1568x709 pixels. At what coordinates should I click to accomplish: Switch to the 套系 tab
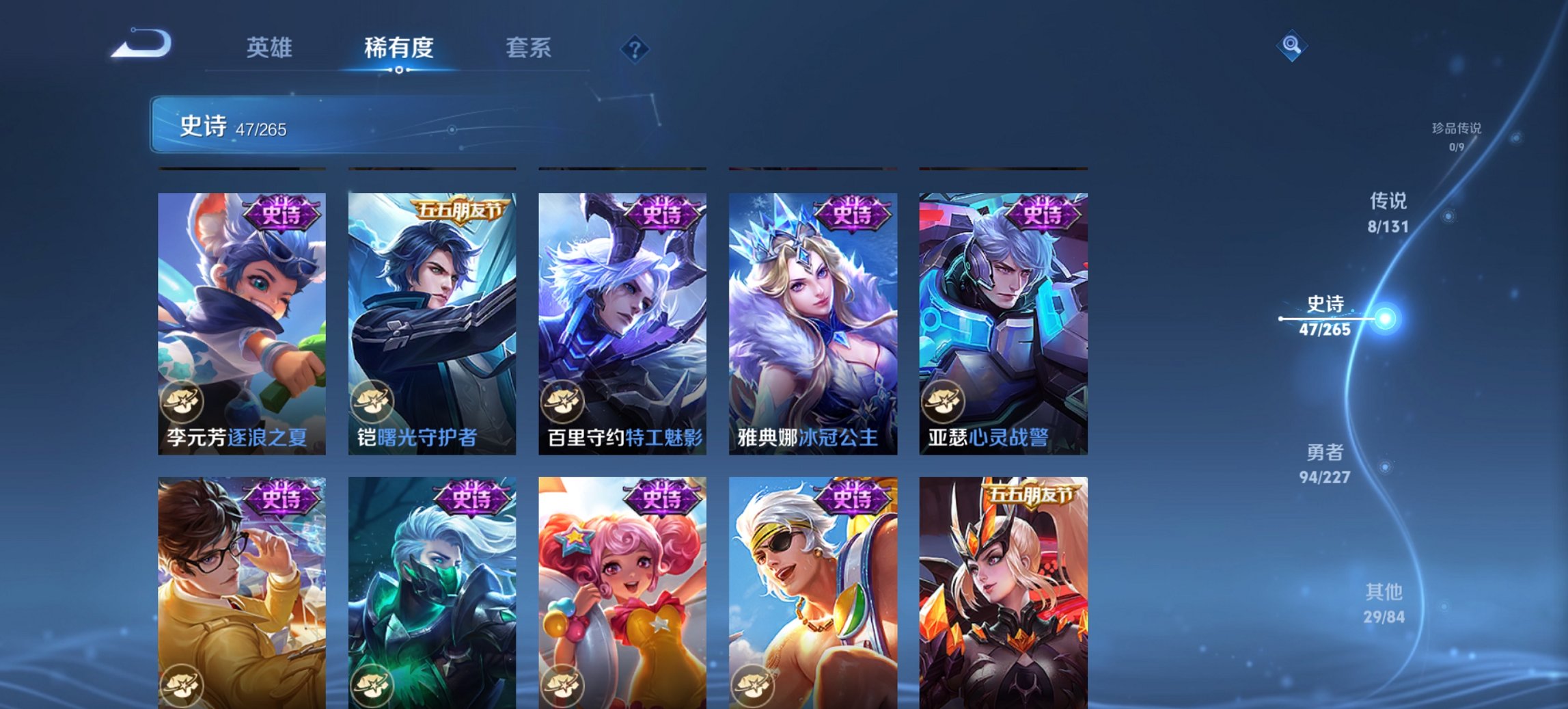pos(528,49)
